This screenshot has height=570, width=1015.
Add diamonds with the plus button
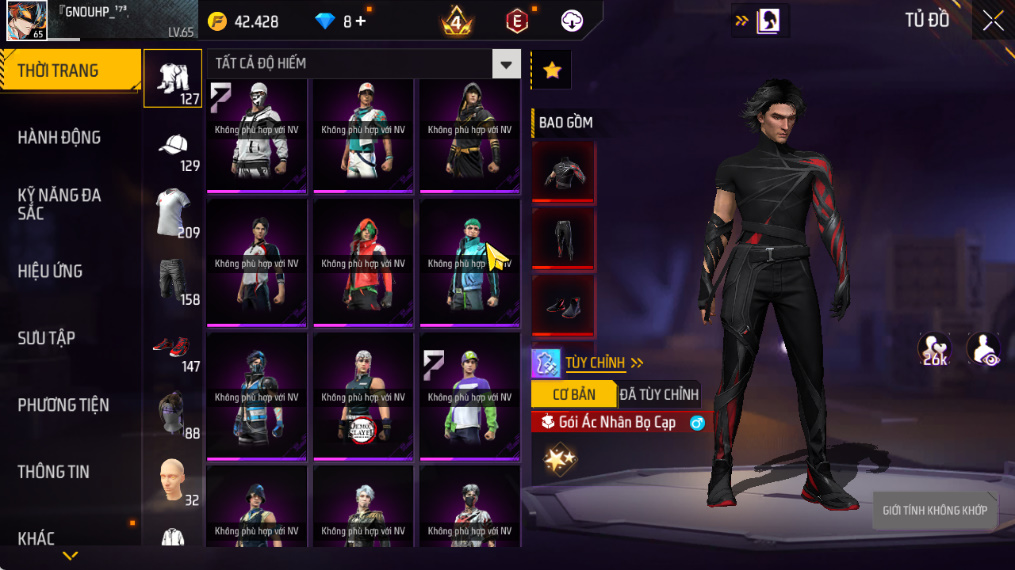360,21
